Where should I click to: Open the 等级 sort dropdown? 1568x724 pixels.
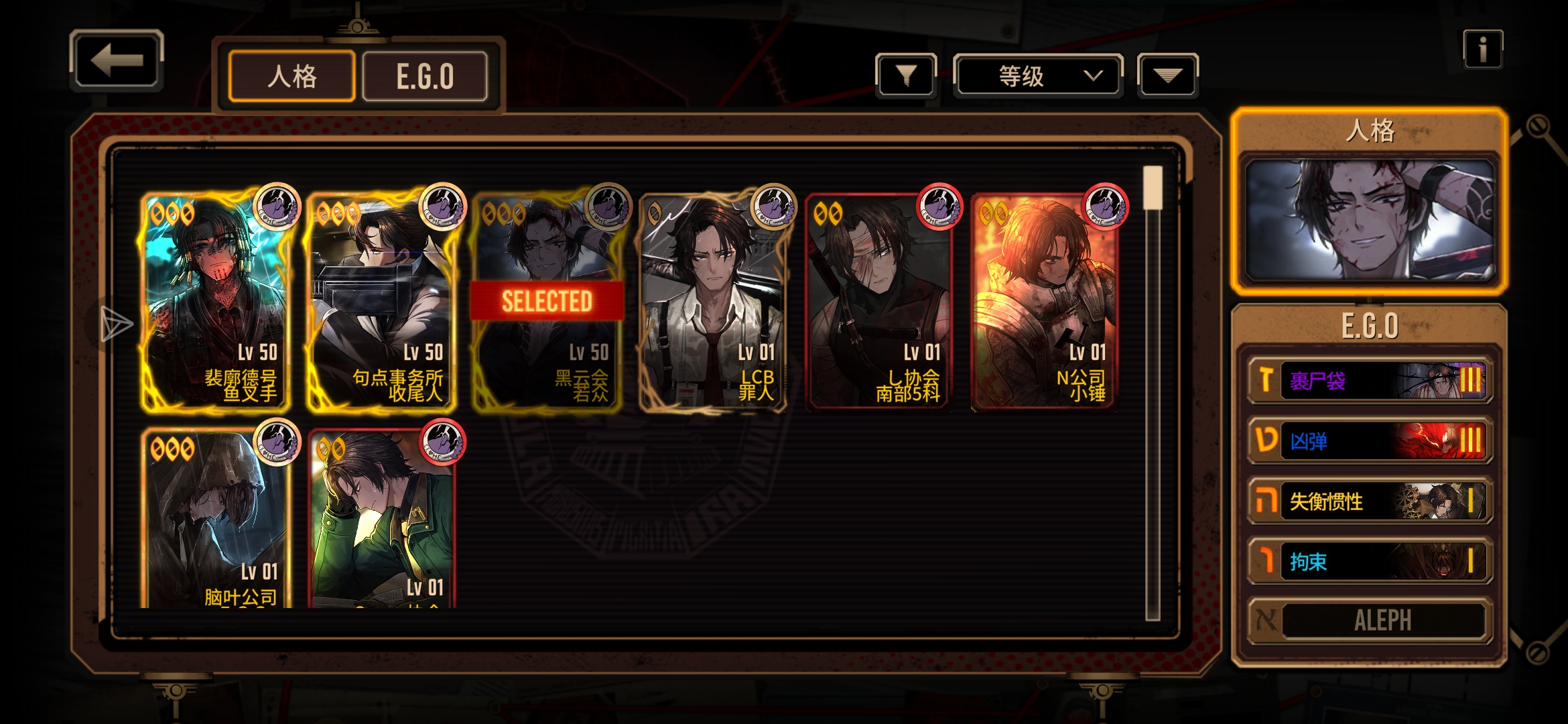1037,76
